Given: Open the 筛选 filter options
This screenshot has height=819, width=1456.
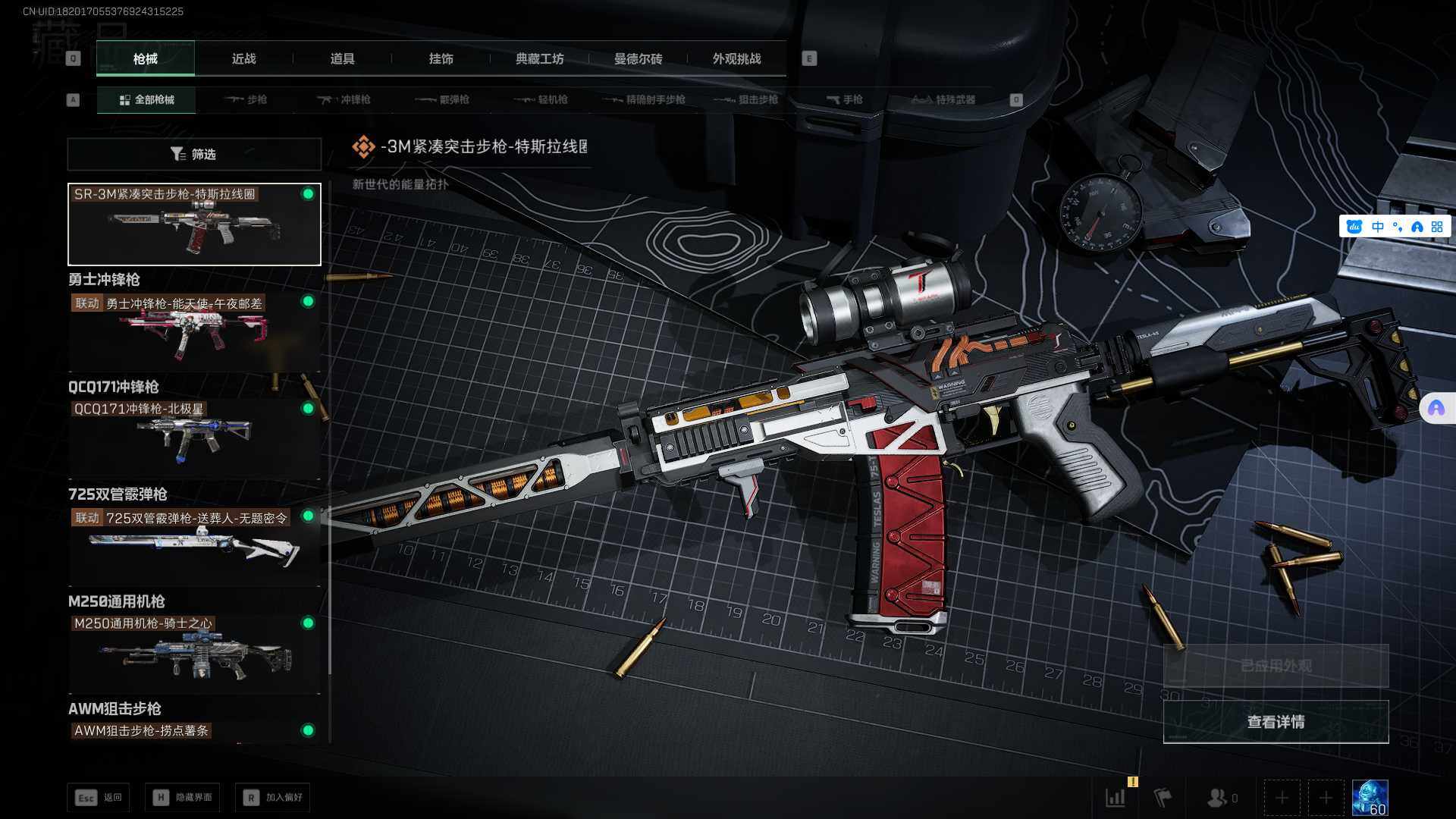Looking at the screenshot, I should 194,154.
